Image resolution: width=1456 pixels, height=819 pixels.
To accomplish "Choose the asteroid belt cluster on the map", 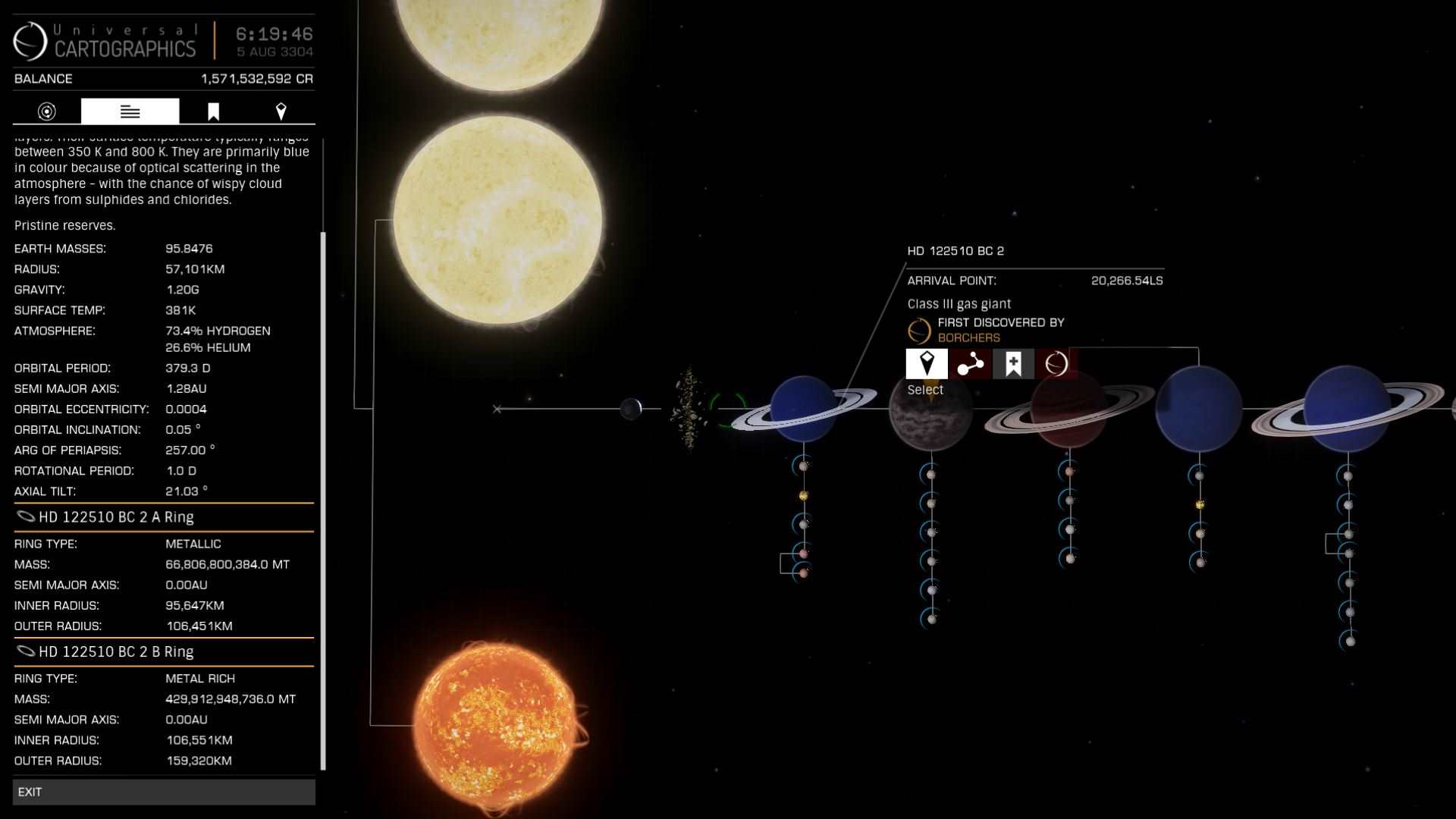I will tap(689, 408).
